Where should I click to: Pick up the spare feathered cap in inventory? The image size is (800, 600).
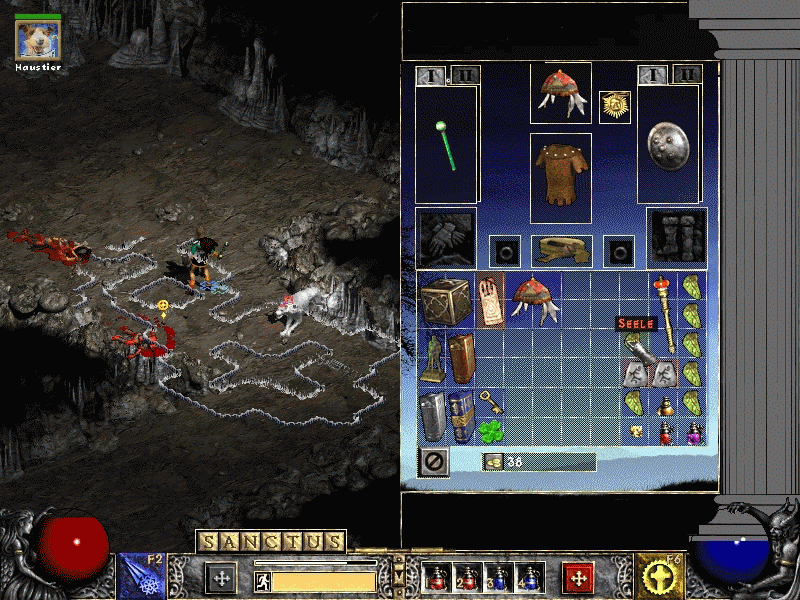click(x=535, y=299)
